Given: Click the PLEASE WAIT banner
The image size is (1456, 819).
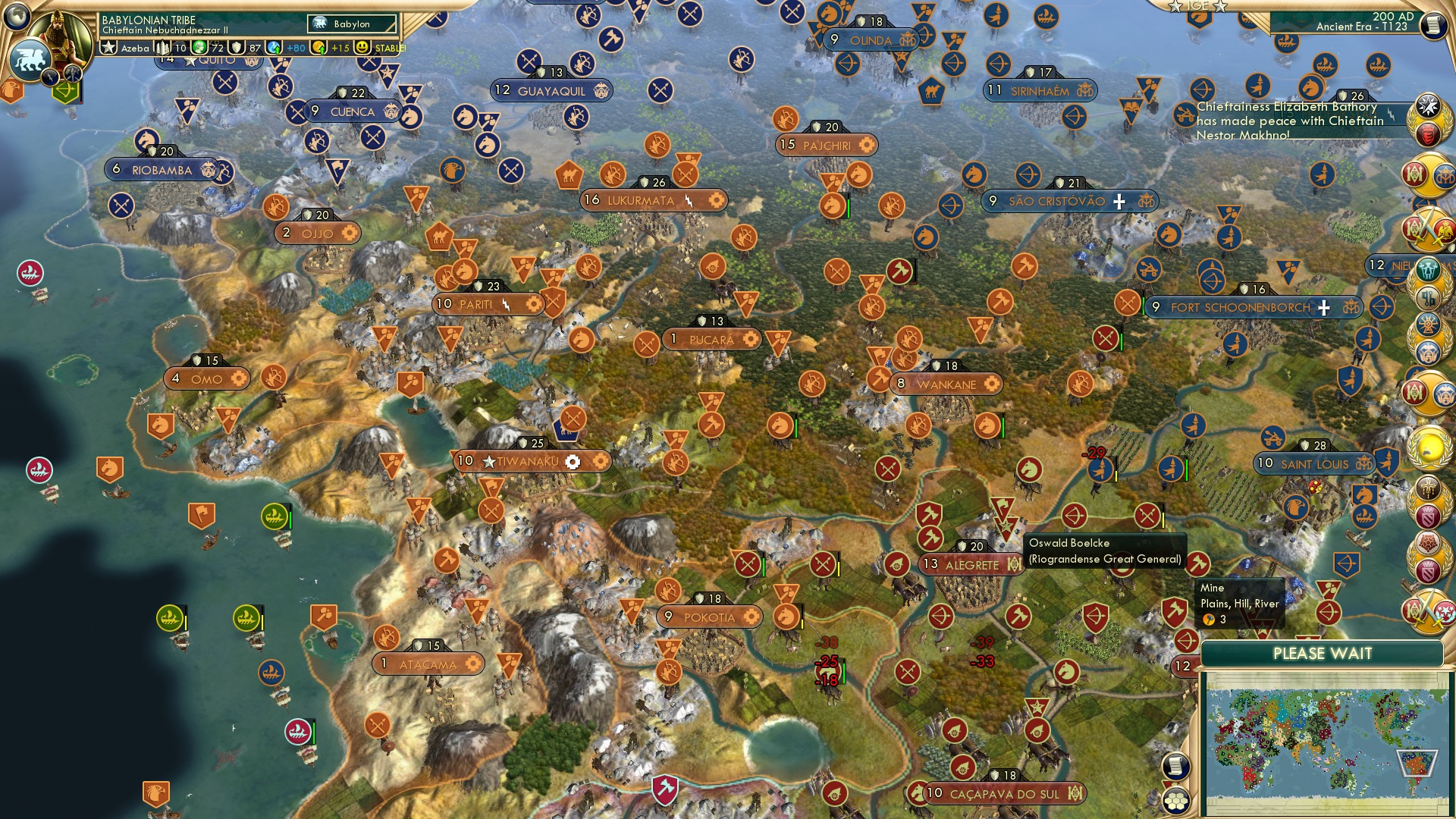Looking at the screenshot, I should point(1323,653).
